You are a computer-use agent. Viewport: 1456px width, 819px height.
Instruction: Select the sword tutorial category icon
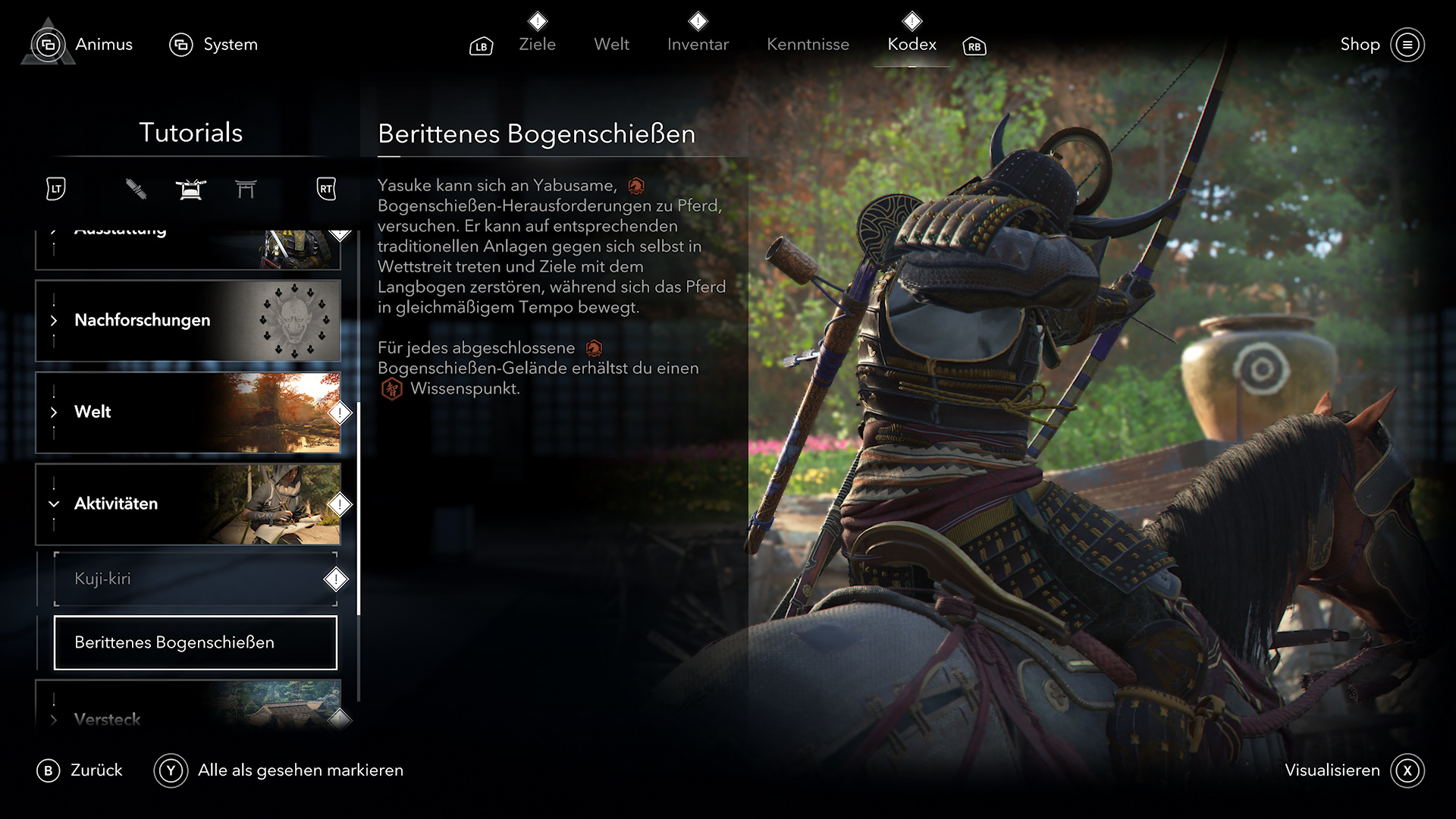[136, 189]
